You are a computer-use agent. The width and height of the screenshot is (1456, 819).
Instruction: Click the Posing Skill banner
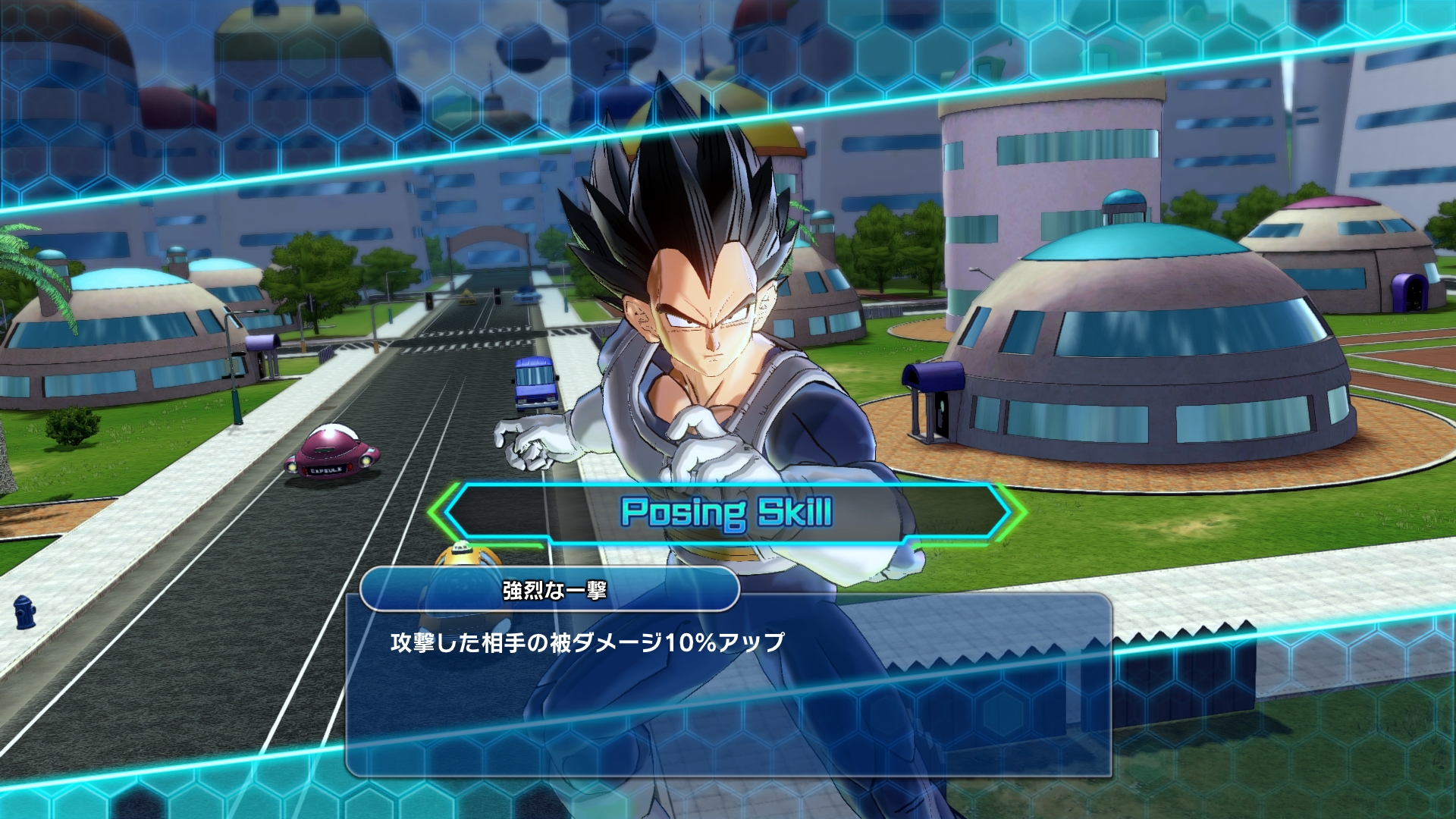(x=728, y=513)
